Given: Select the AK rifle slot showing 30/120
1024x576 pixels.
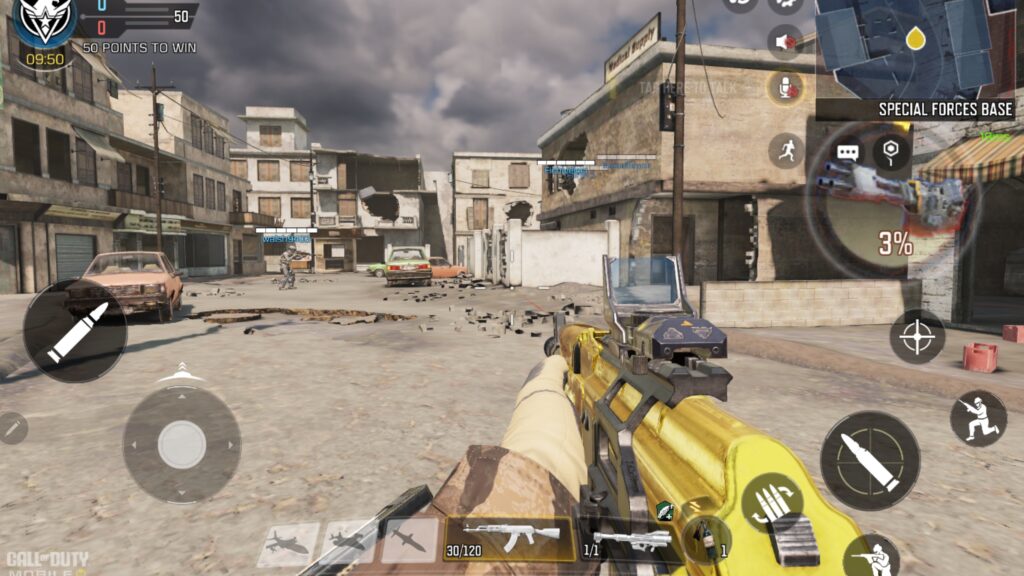Looking at the screenshot, I should (x=510, y=539).
